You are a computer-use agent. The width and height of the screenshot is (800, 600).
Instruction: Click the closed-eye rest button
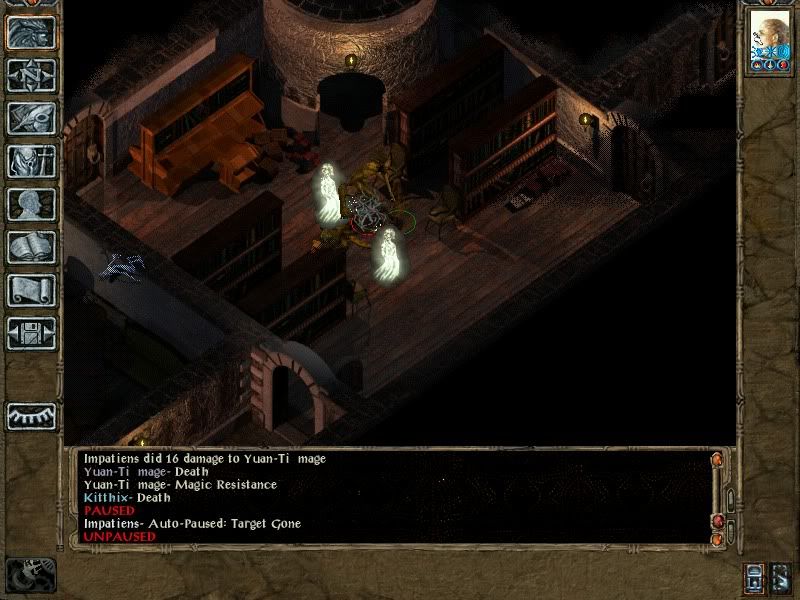pos(31,415)
